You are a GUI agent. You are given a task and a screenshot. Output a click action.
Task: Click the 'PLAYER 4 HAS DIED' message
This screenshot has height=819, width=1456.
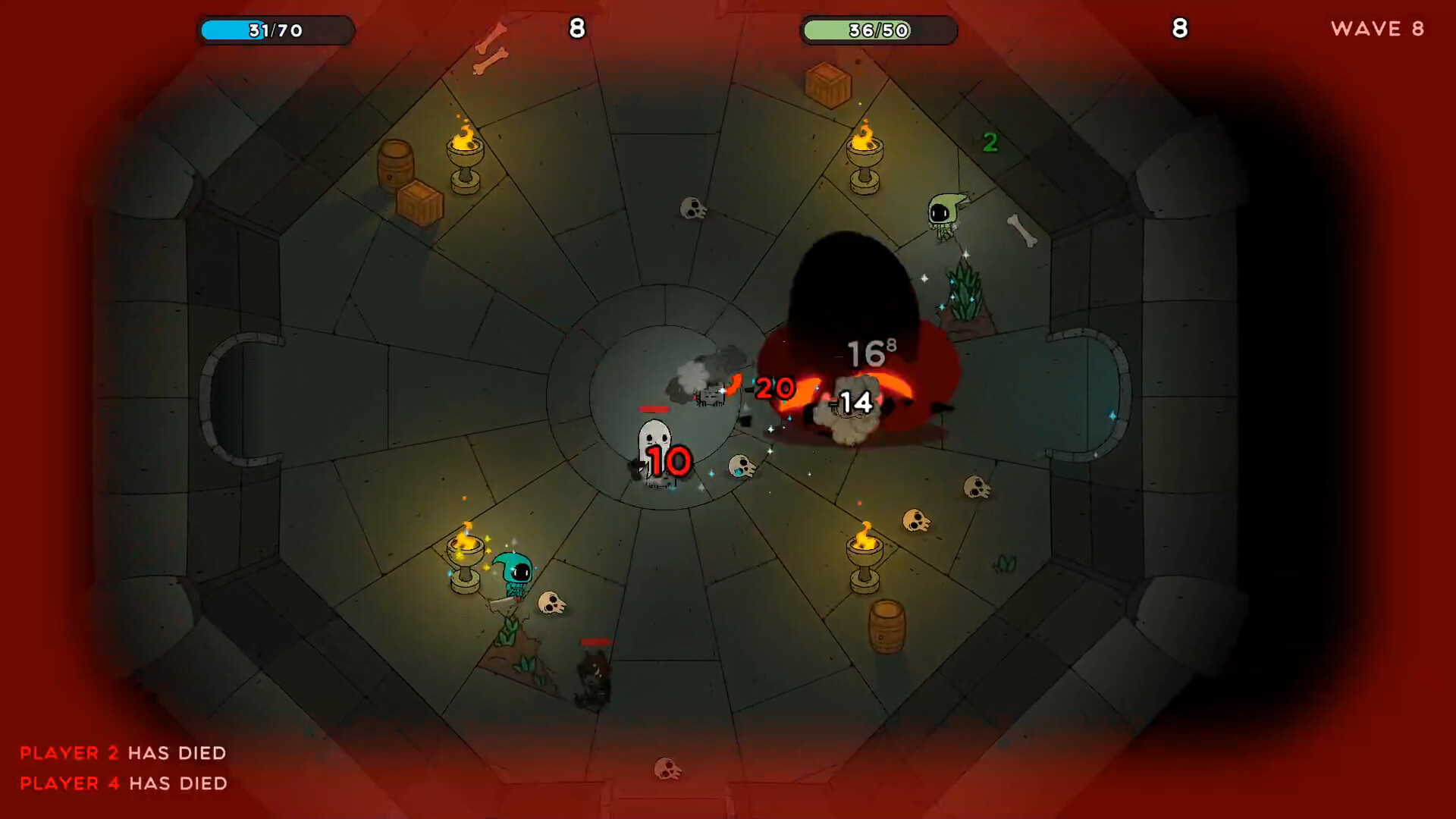click(124, 783)
